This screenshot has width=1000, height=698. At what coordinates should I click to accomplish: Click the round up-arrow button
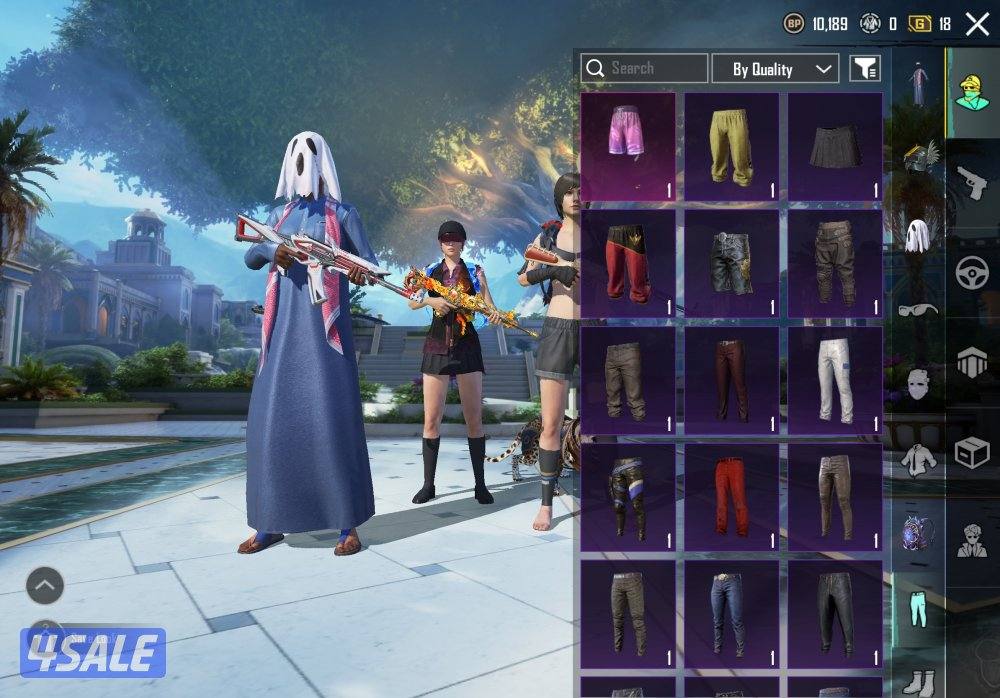(45, 586)
